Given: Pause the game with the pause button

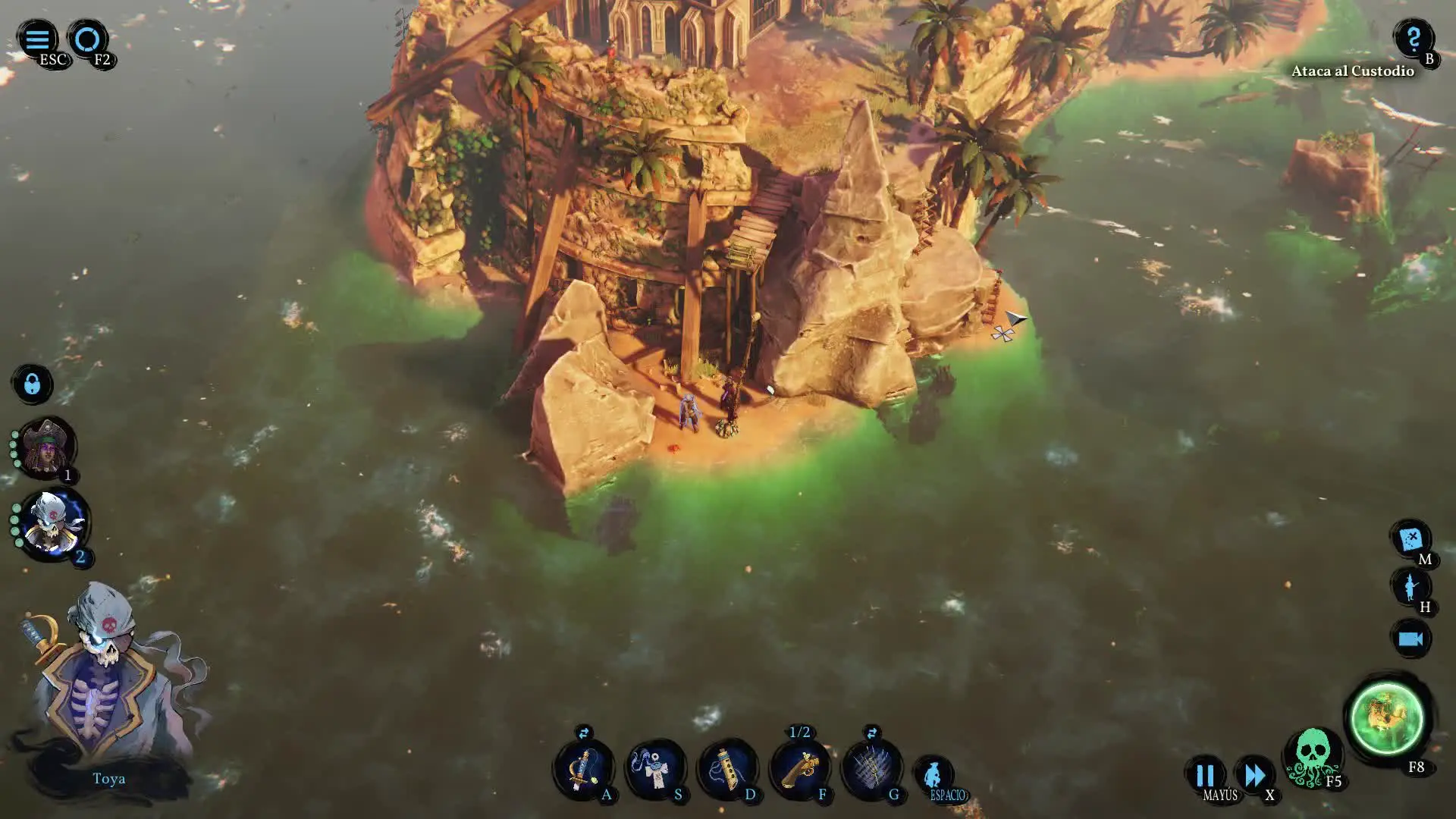Looking at the screenshot, I should 1204,775.
